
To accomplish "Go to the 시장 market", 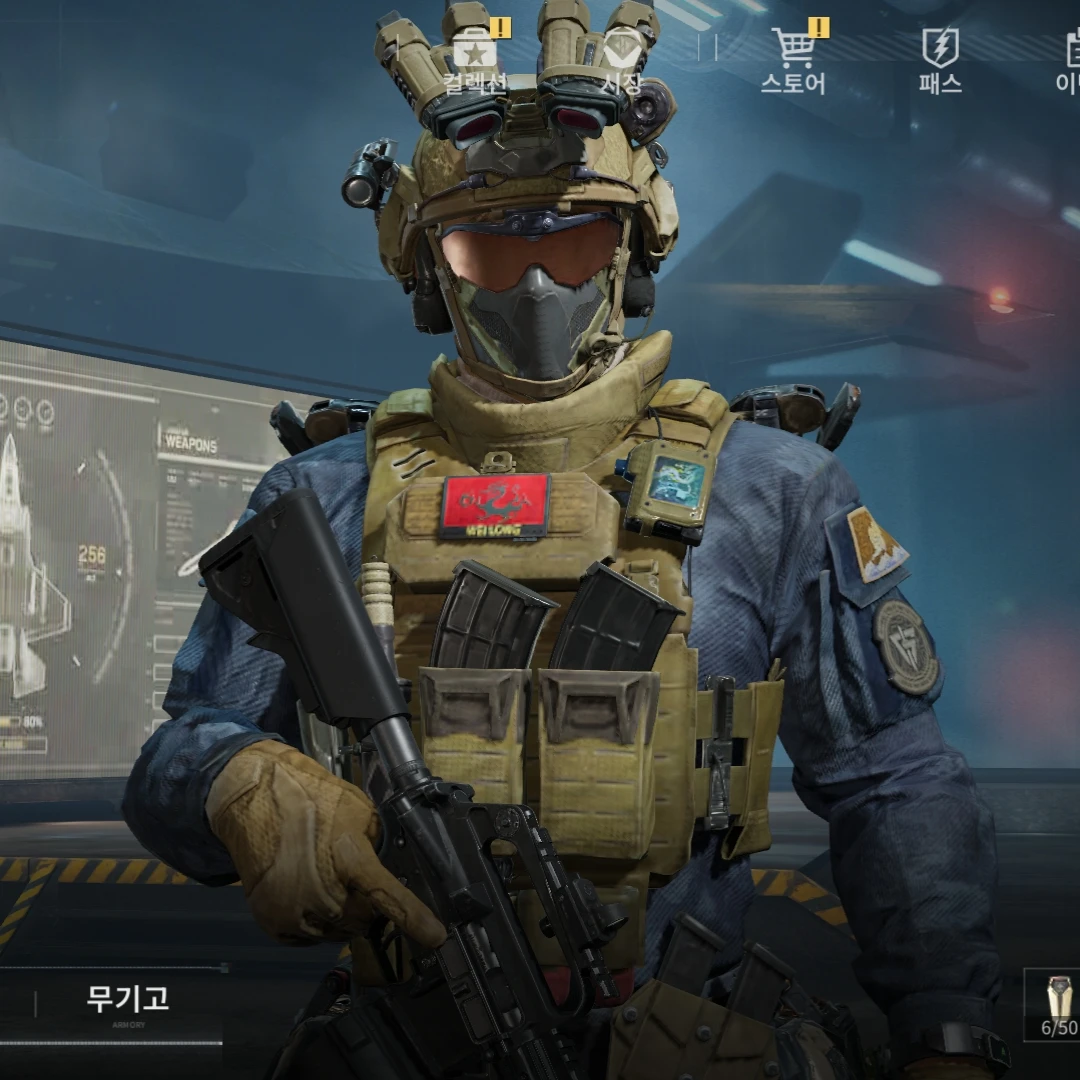I will [x=622, y=60].
